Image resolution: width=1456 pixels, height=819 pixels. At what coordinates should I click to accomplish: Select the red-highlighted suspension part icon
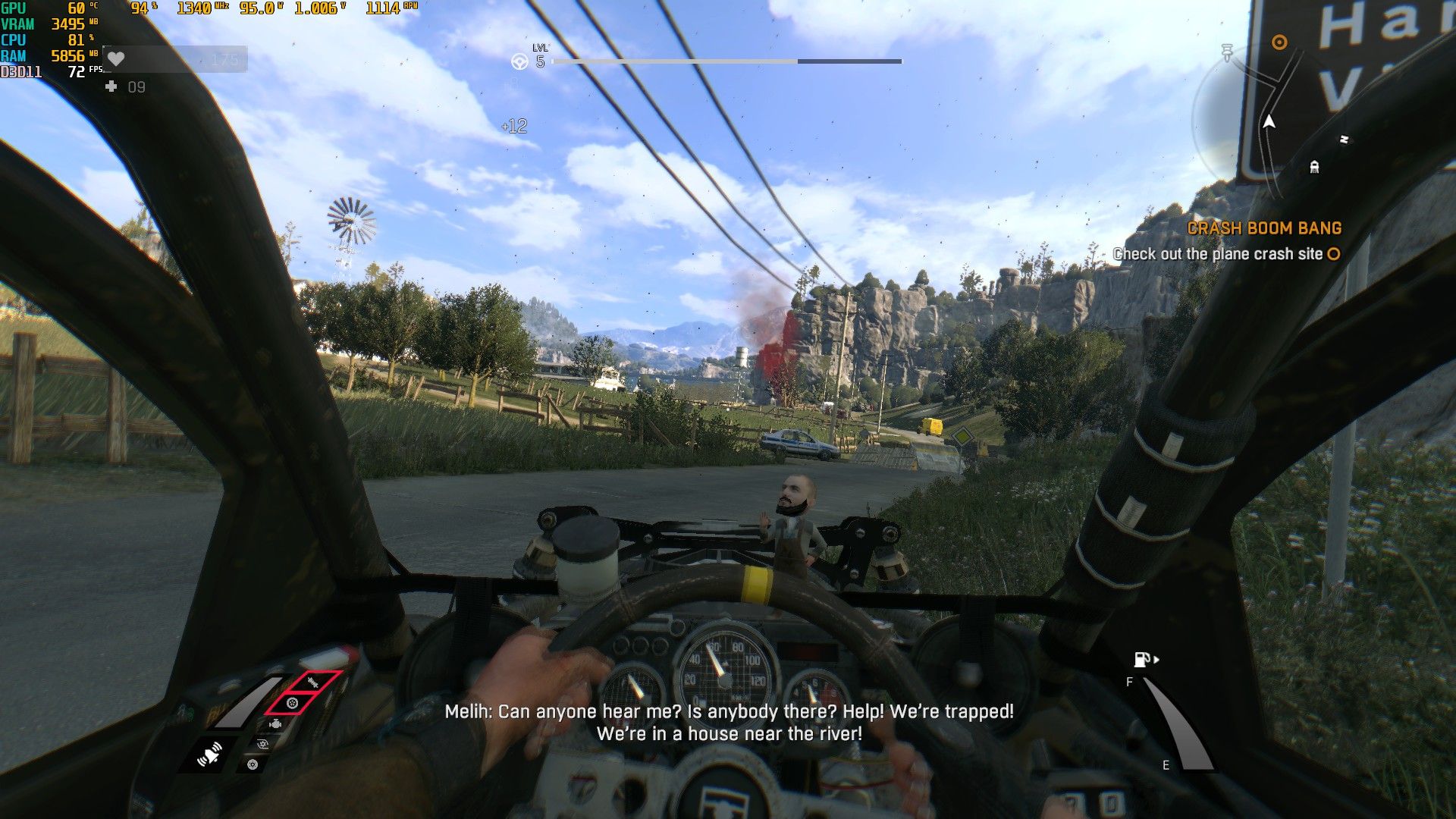(313, 682)
